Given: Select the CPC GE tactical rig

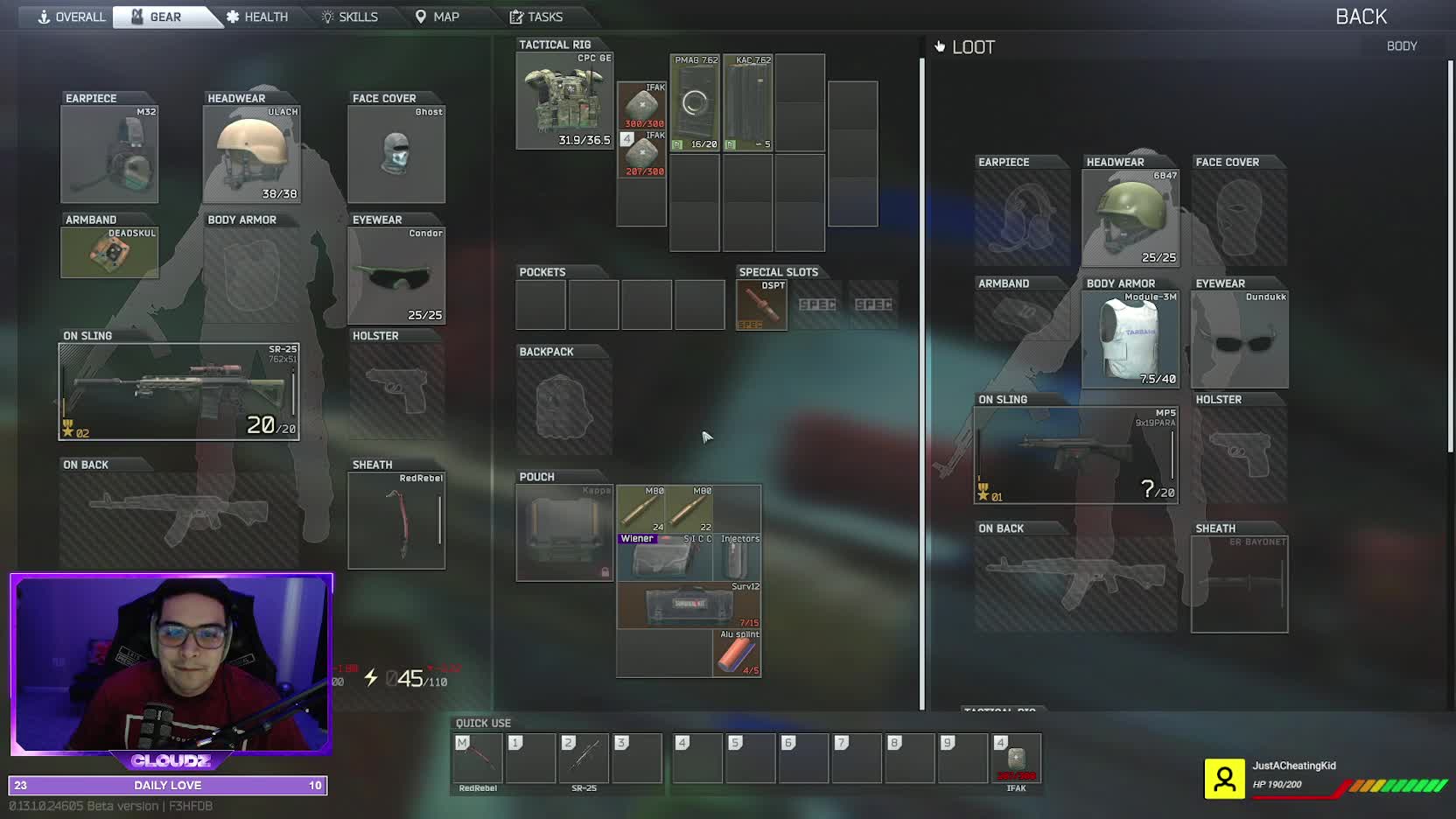Looking at the screenshot, I should point(564,101).
